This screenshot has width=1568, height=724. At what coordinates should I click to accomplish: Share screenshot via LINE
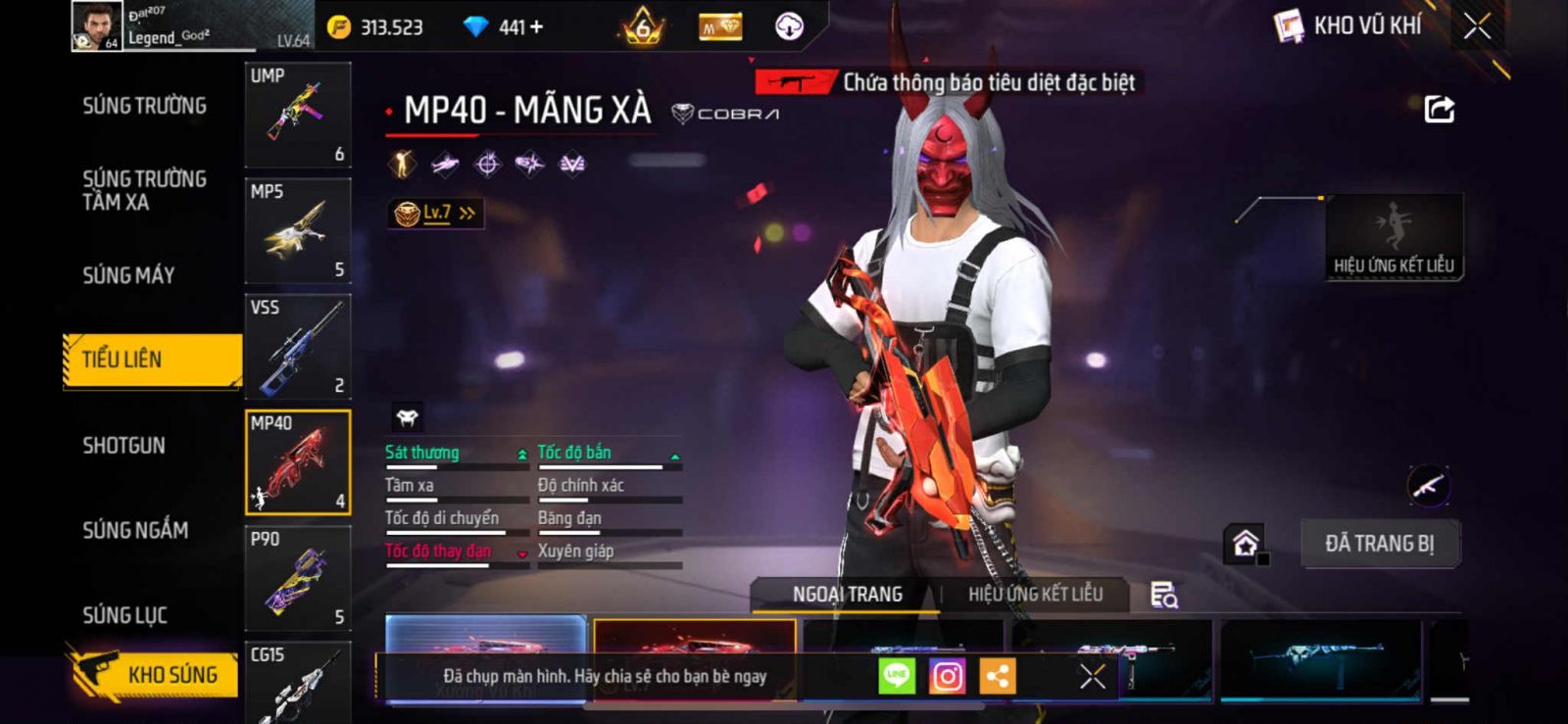point(896,676)
